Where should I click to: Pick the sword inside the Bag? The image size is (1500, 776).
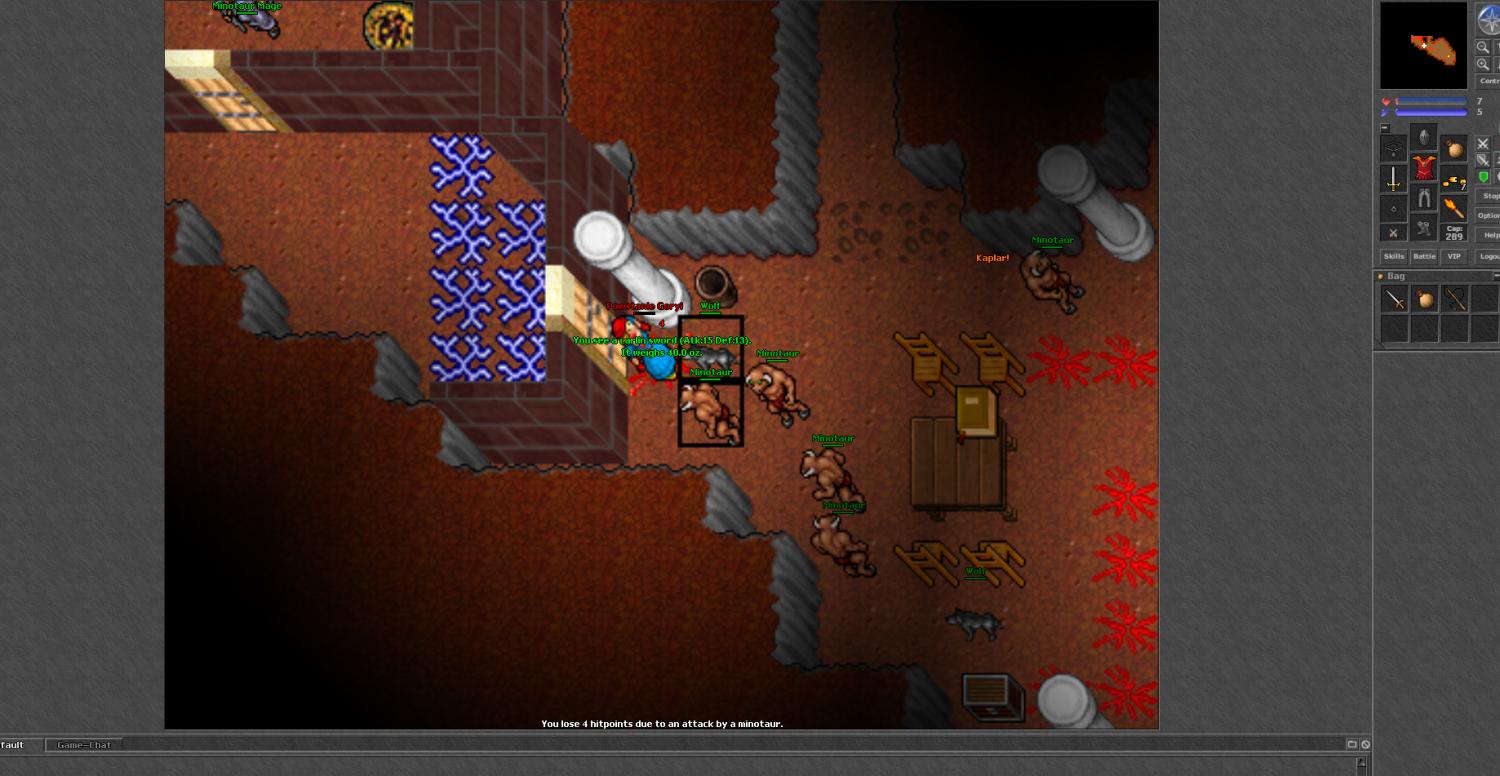[x=1395, y=299]
